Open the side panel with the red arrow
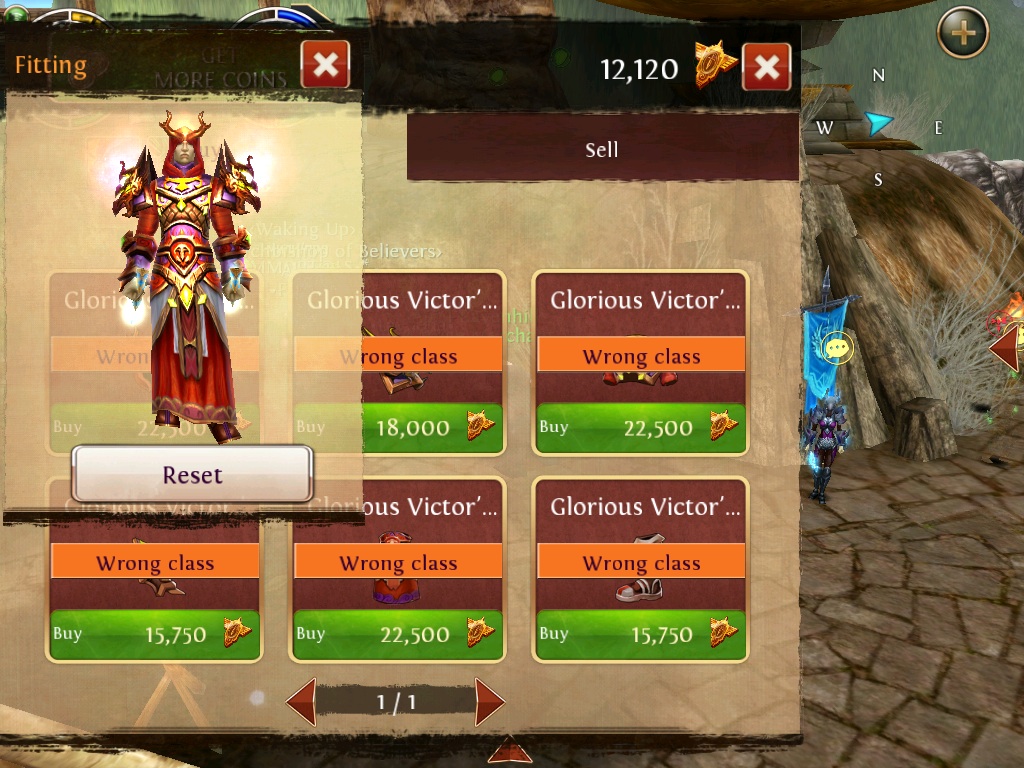Screen dimensions: 1024x768 tap(1005, 347)
